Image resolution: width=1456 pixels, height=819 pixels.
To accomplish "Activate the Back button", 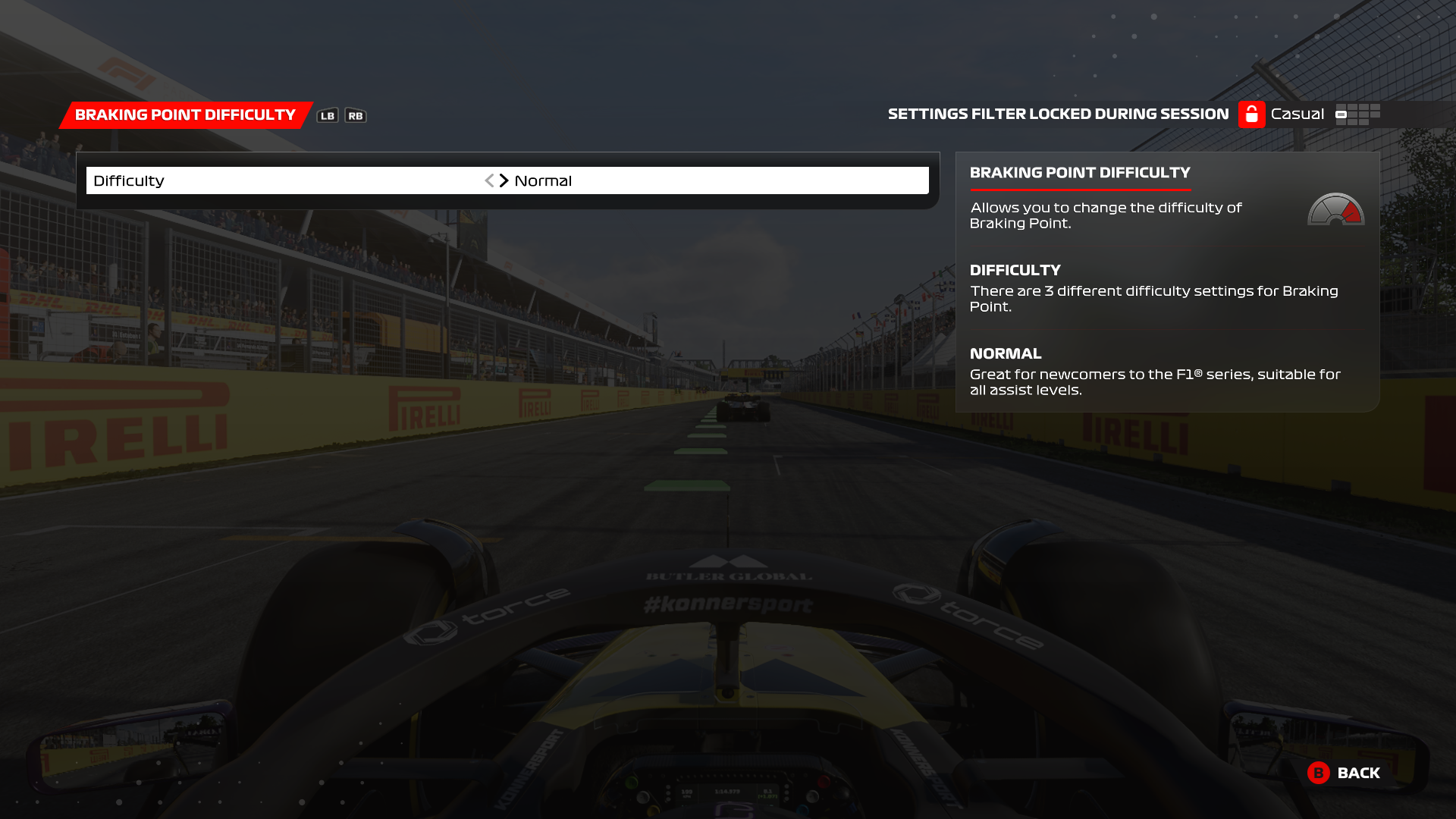I will click(1360, 773).
